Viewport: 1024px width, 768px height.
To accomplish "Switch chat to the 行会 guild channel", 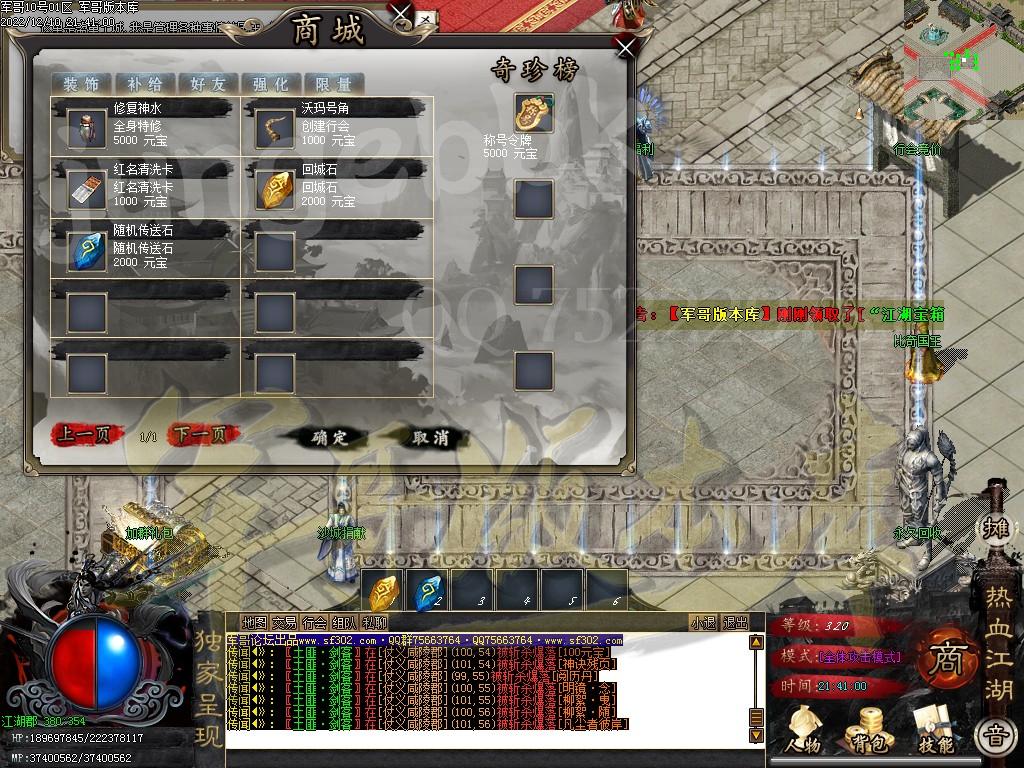I will 315,623.
